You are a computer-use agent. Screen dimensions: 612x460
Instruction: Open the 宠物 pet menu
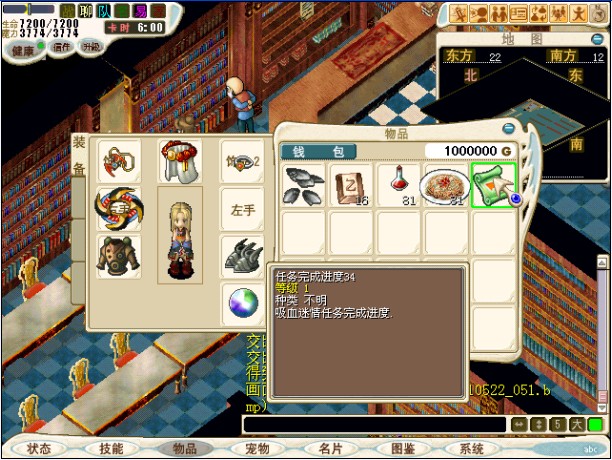tap(257, 449)
